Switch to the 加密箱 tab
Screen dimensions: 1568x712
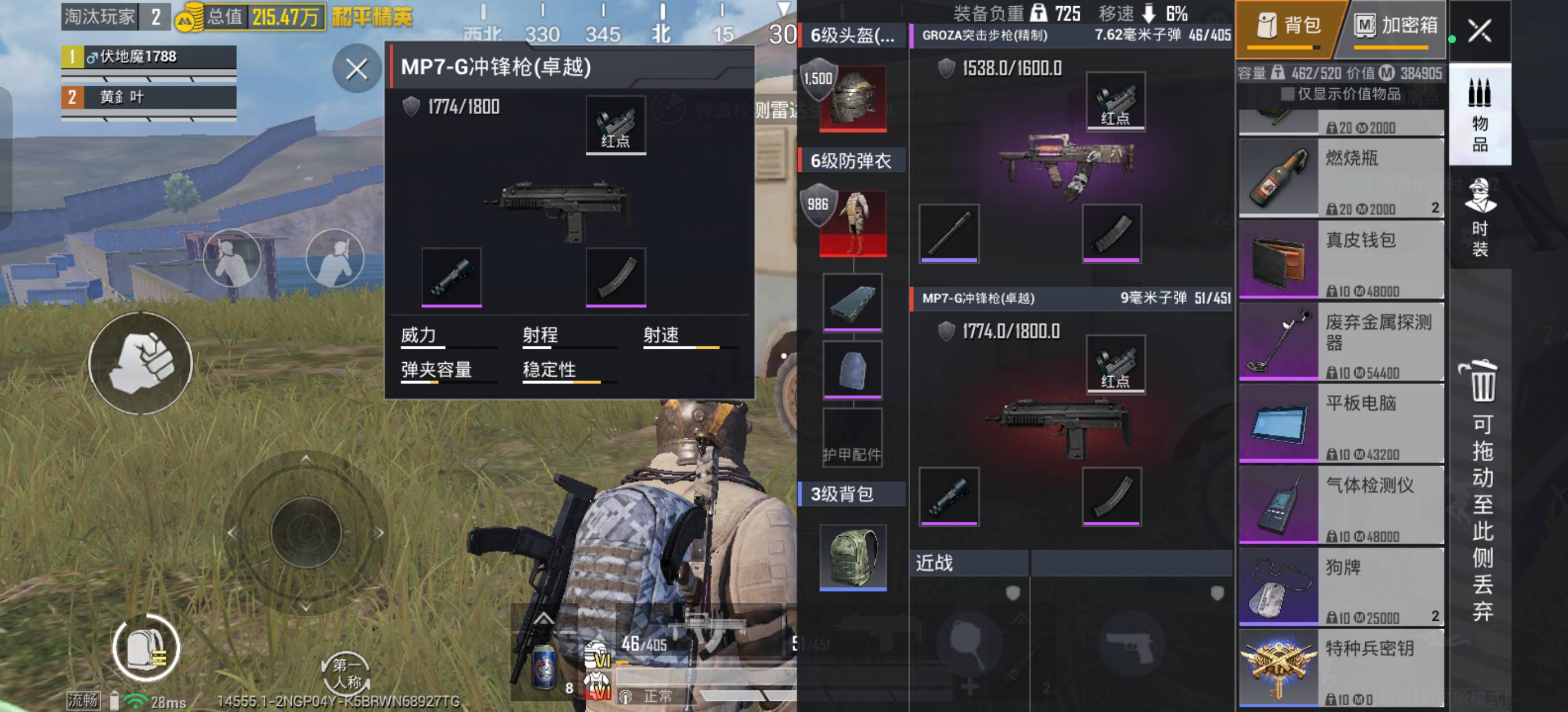point(1400,27)
